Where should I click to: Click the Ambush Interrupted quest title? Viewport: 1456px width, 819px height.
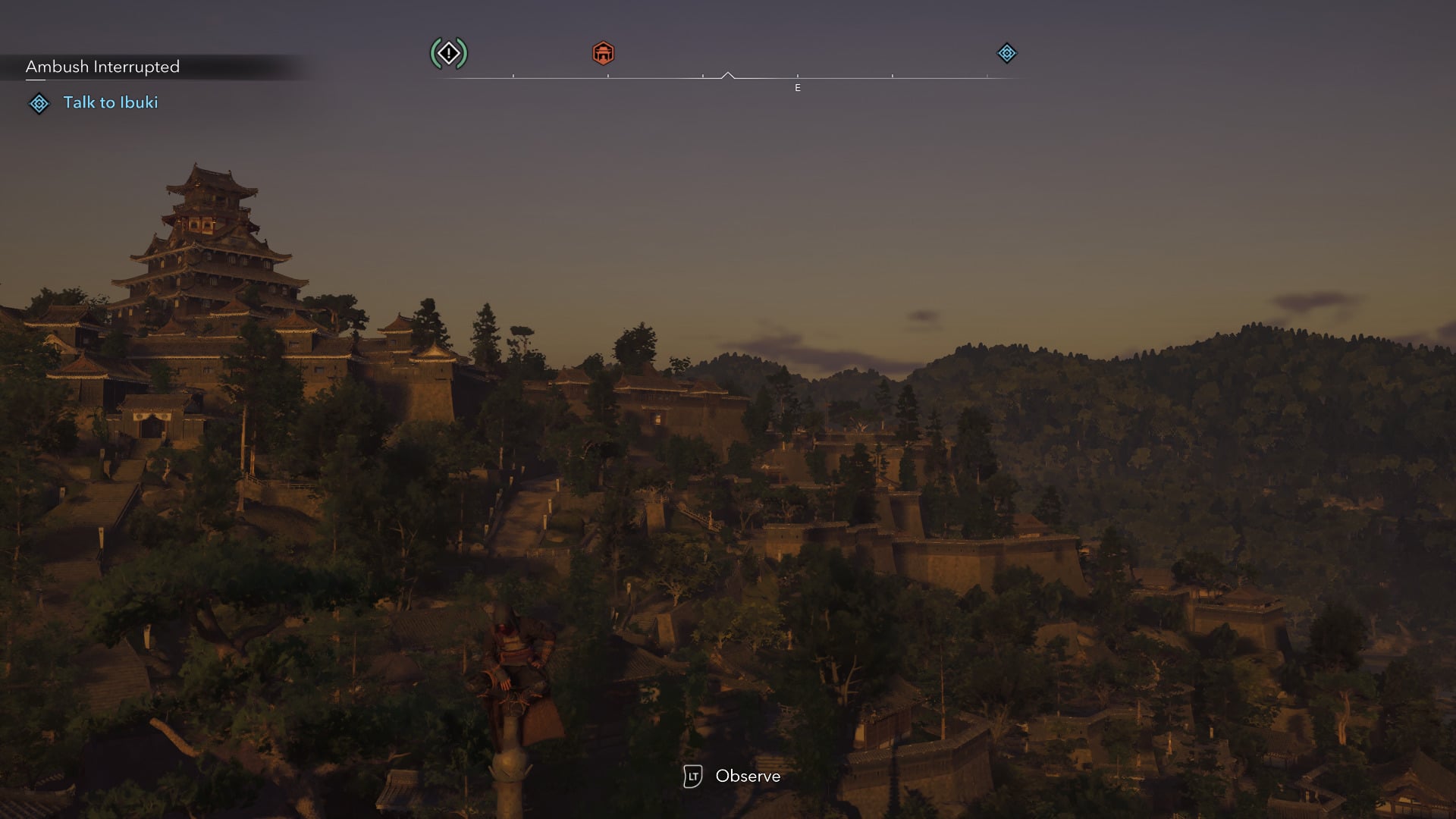[103, 67]
